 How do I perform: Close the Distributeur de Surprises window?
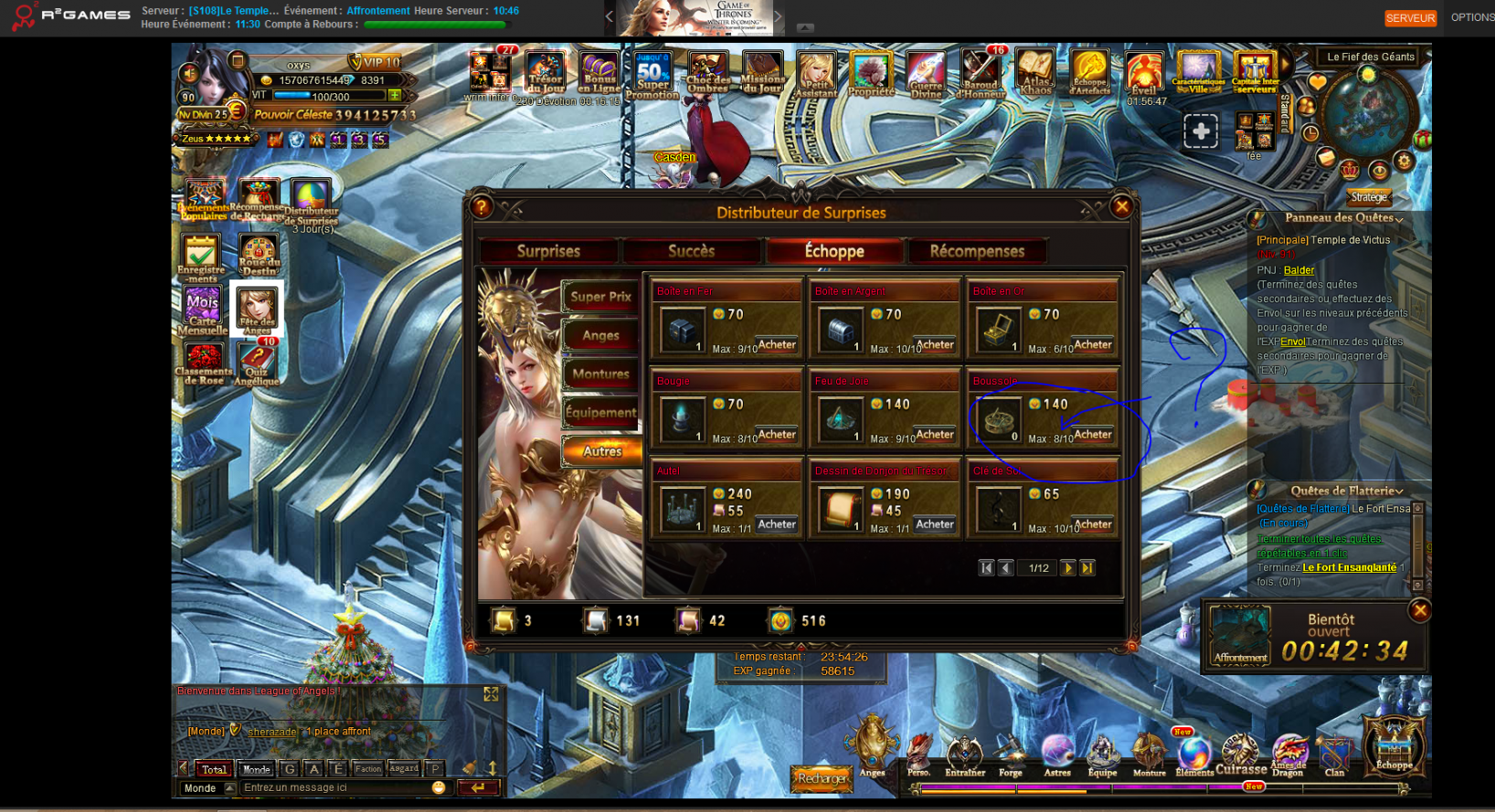tap(1122, 207)
